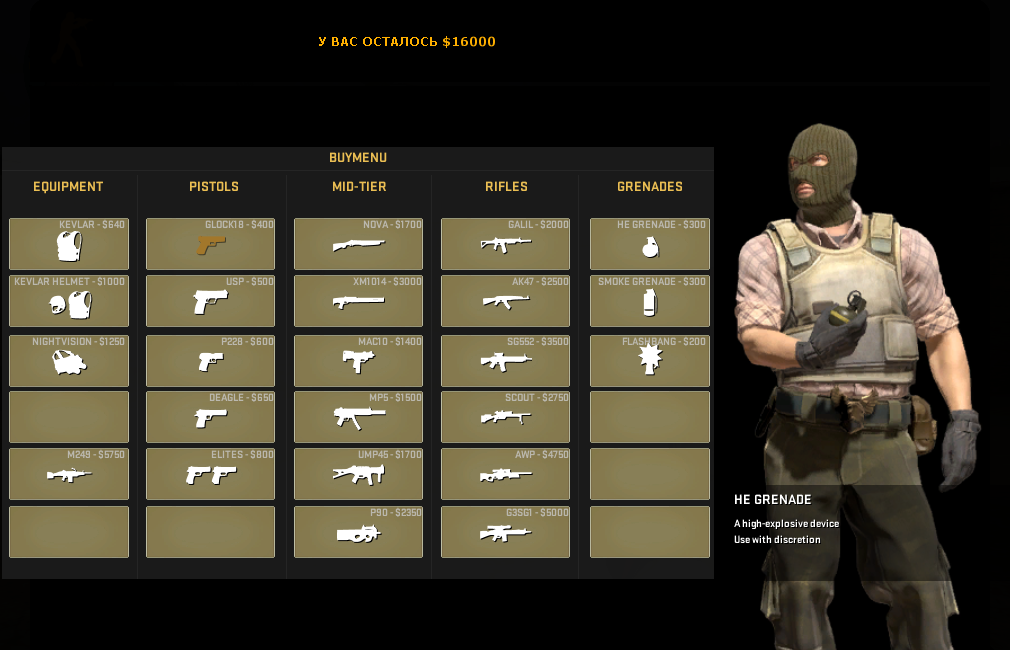Select the Scout sniper rifle
Image resolution: width=1010 pixels, height=650 pixels.
pos(505,417)
